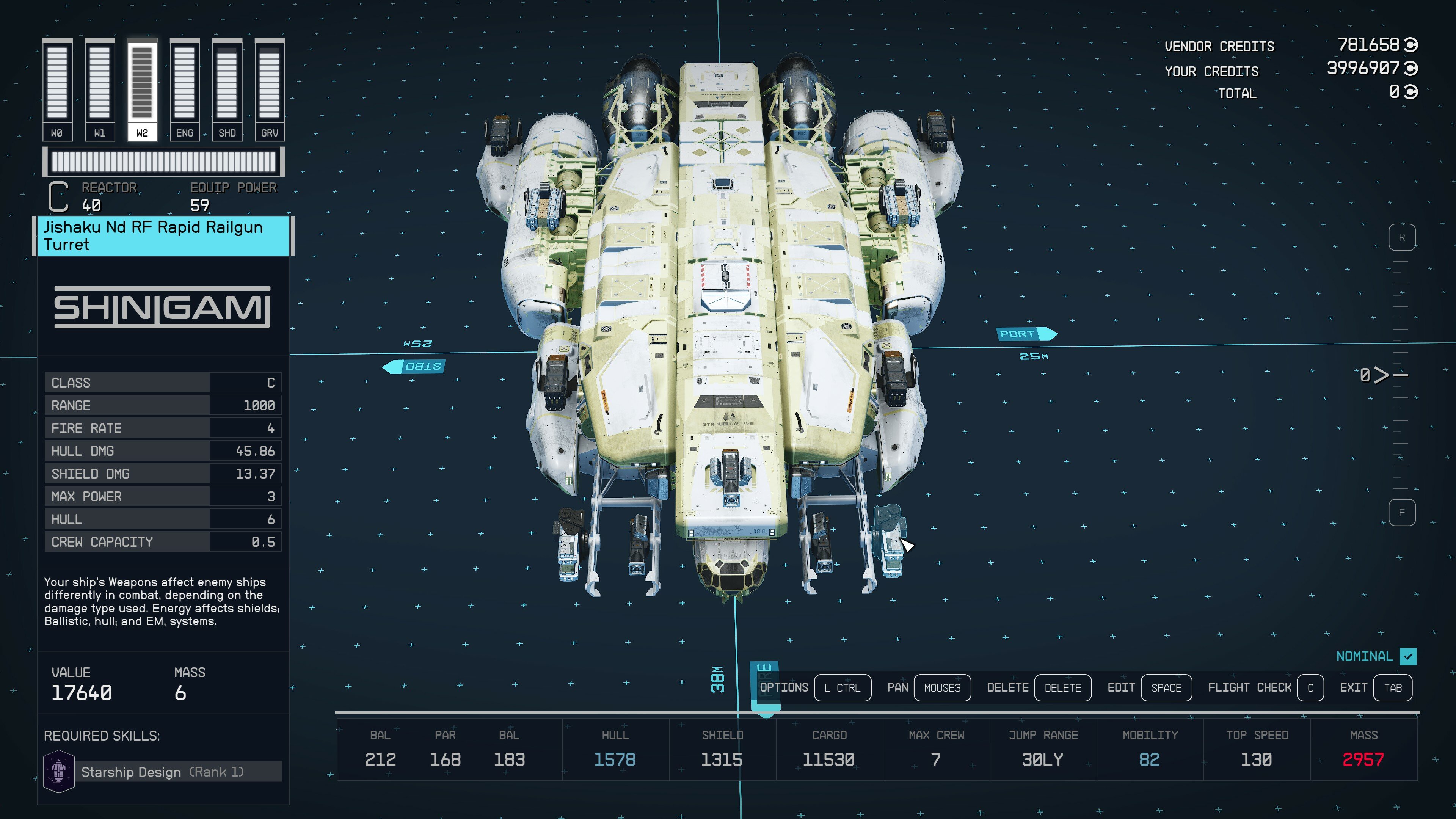Click the Starship Design skill emblem

[59, 772]
